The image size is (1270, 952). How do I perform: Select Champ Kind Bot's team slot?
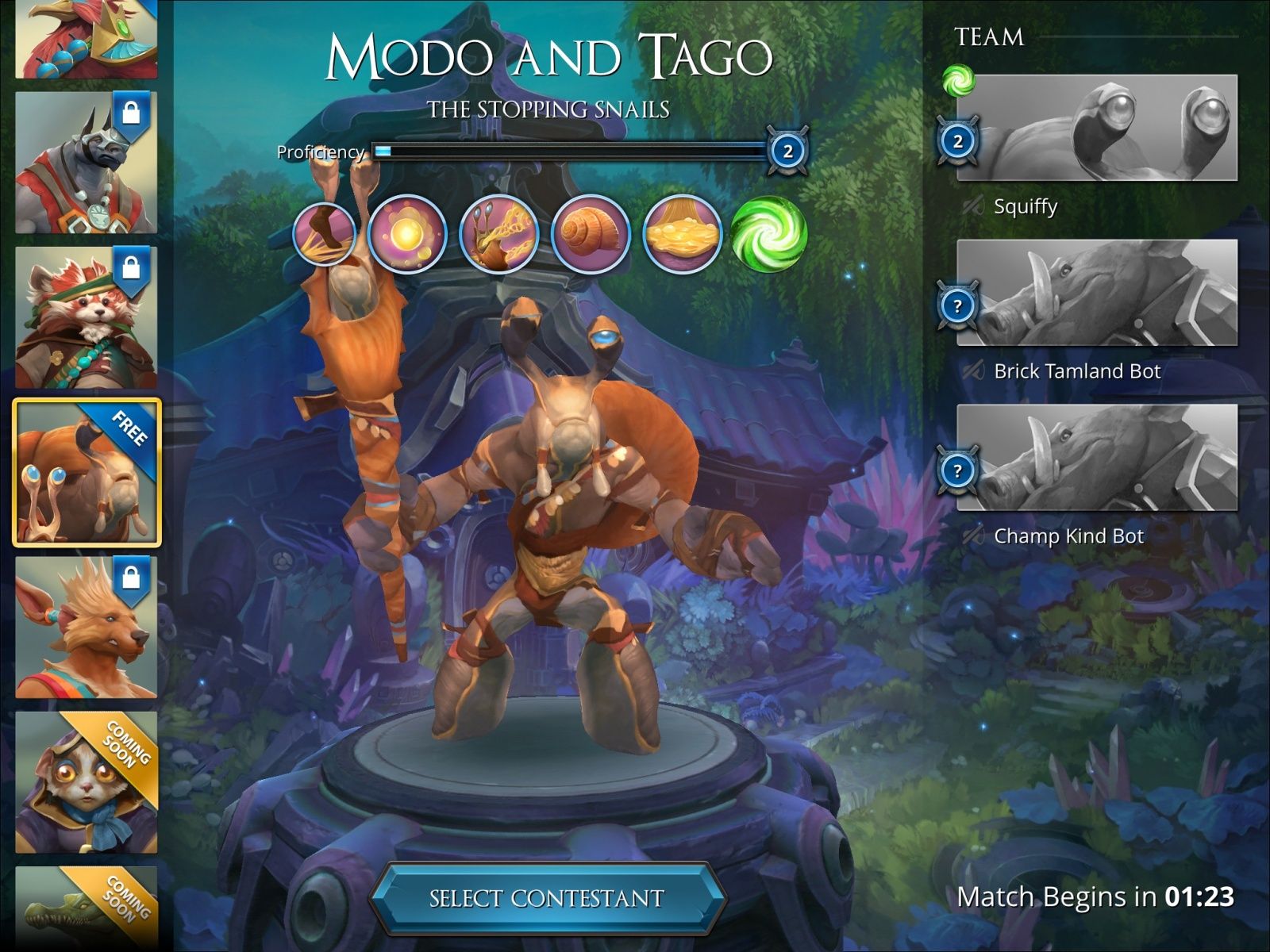(x=1096, y=458)
